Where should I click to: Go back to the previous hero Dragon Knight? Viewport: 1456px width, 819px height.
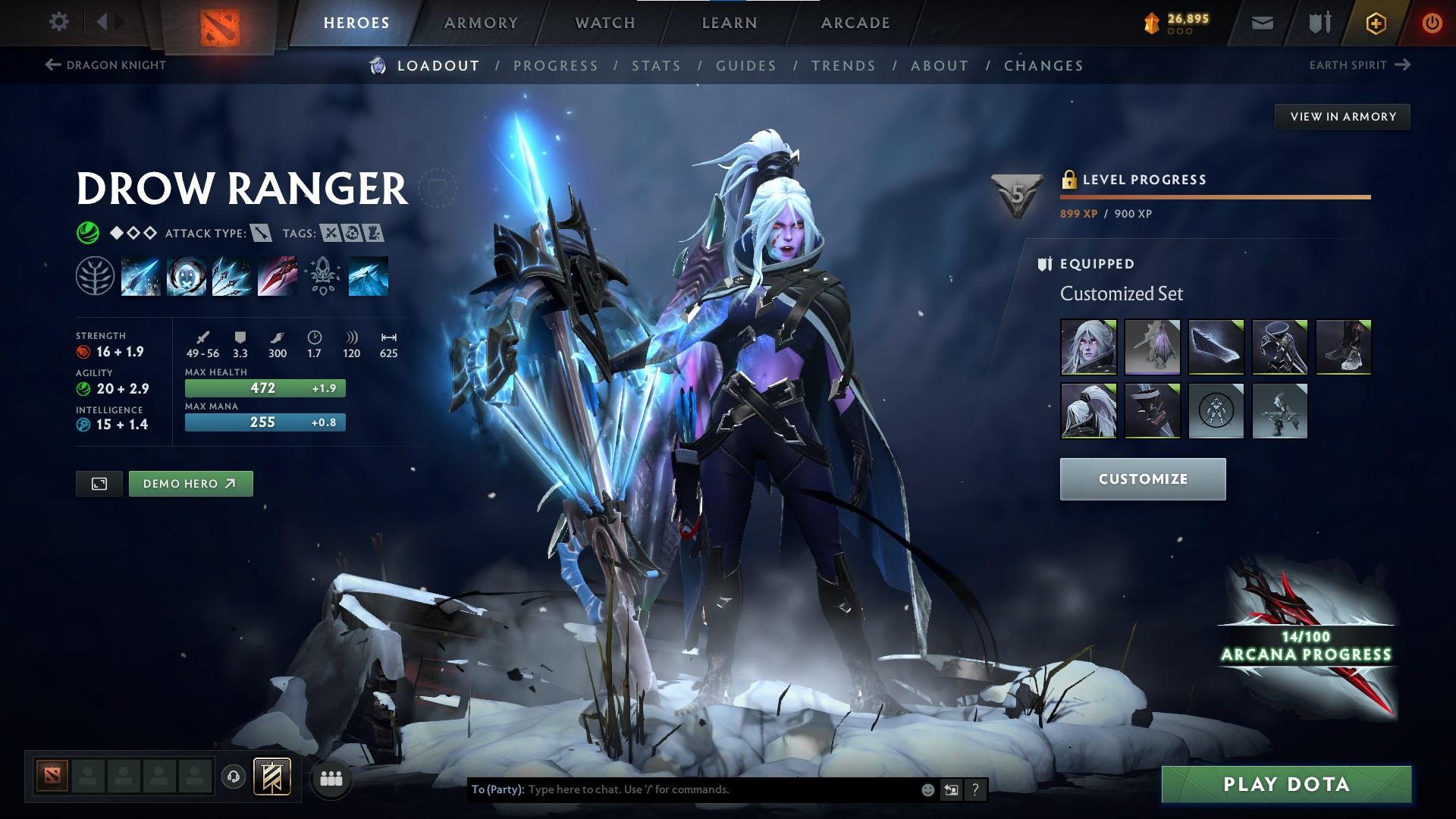(x=106, y=65)
